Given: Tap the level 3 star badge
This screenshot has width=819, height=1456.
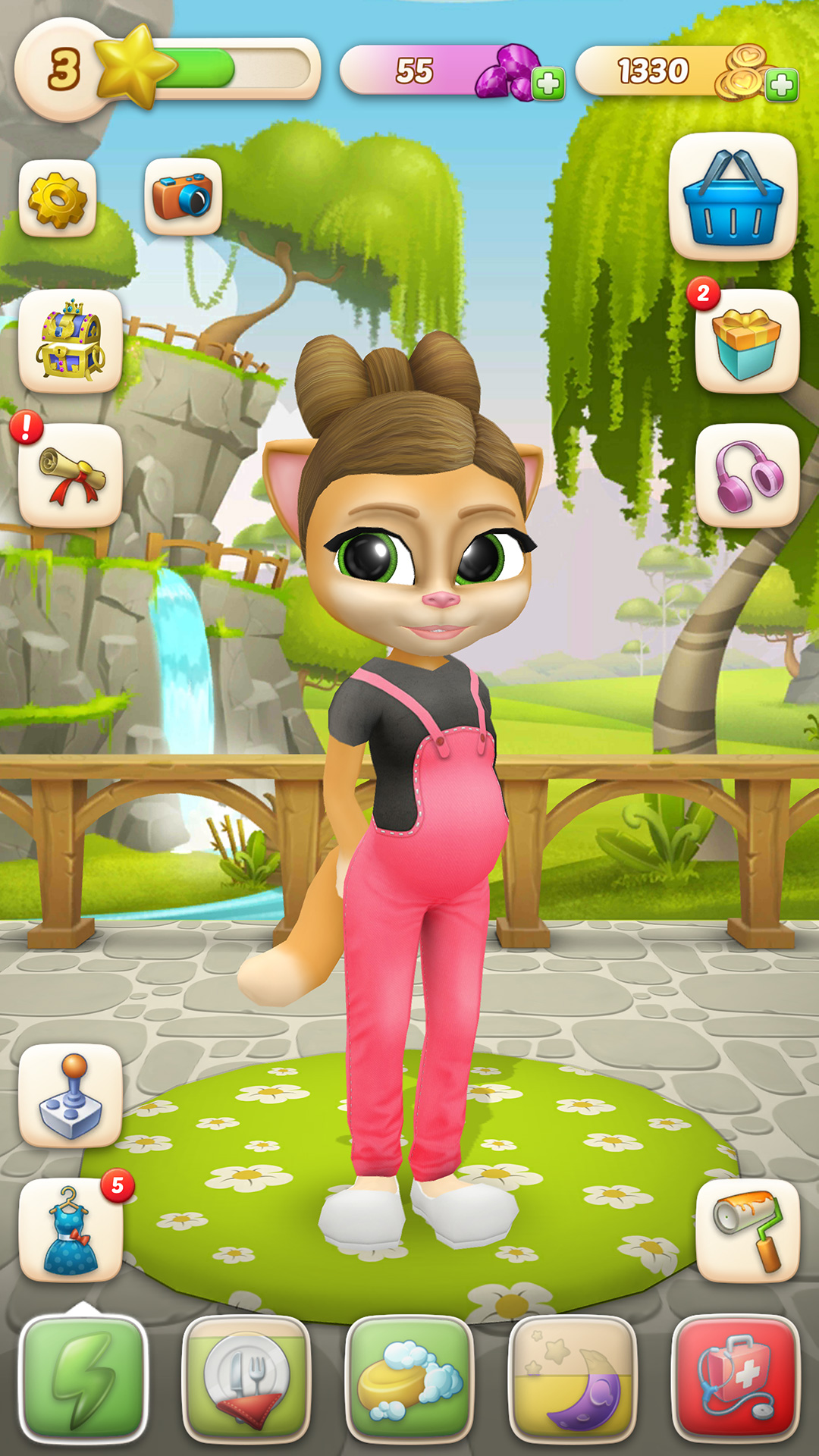Looking at the screenshot, I should [x=65, y=70].
